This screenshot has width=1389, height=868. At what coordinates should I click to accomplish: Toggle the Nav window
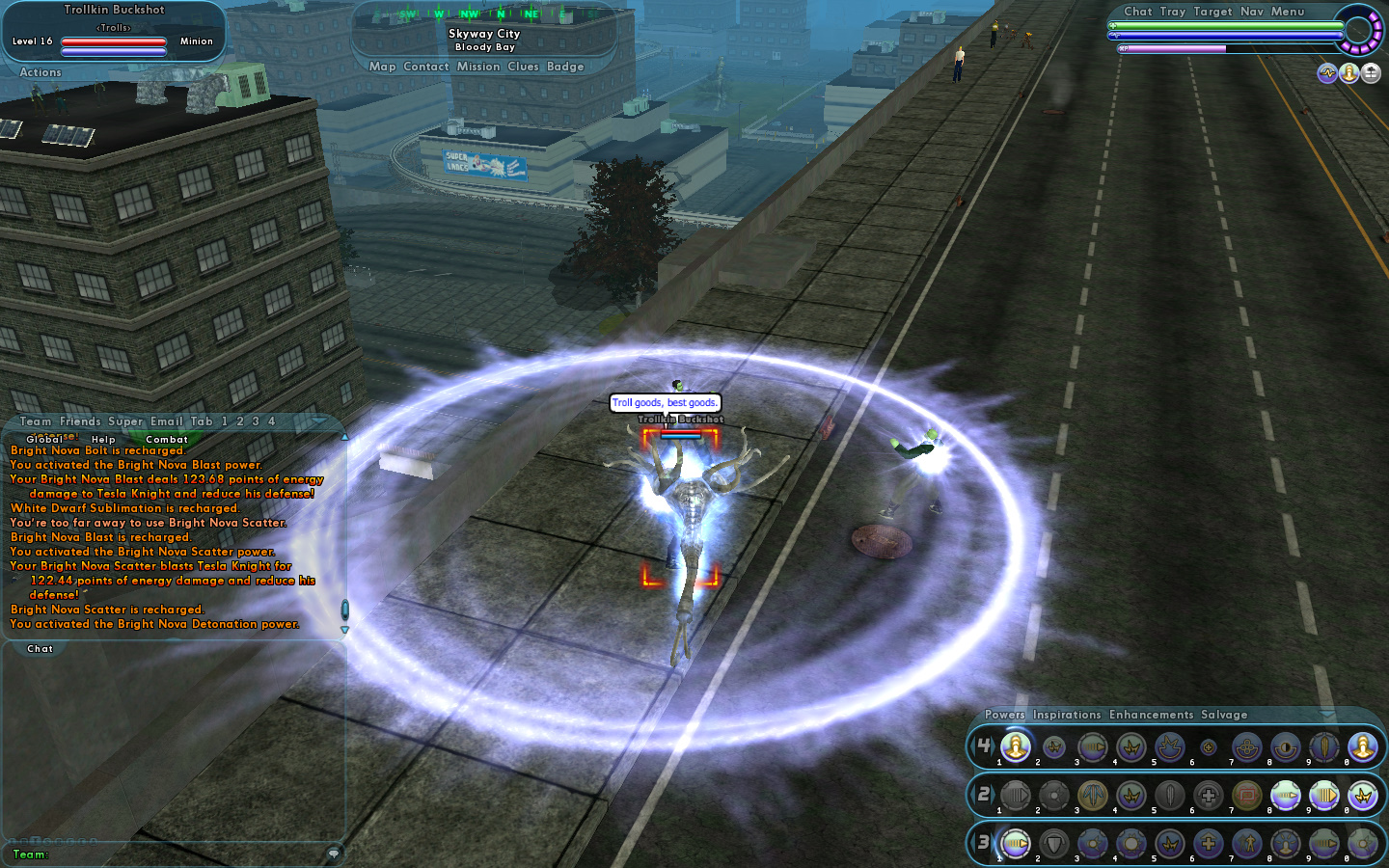(x=1252, y=12)
